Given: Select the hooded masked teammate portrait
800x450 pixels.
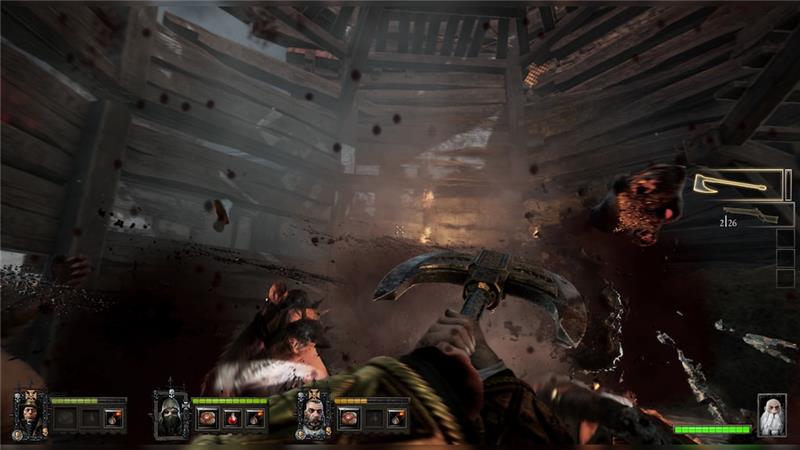Looking at the screenshot, I should pos(170,414).
